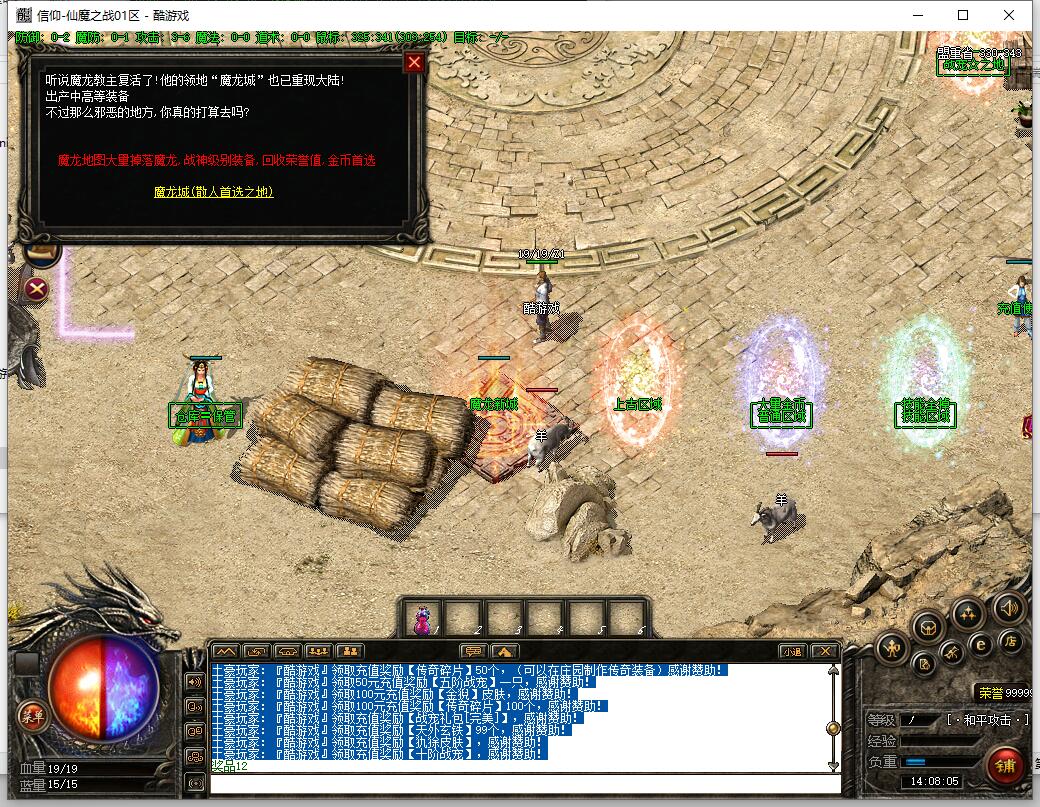This screenshot has width=1040, height=807.
Task: Click the speech bubble chat button
Action: pyautogui.click(x=473, y=651)
